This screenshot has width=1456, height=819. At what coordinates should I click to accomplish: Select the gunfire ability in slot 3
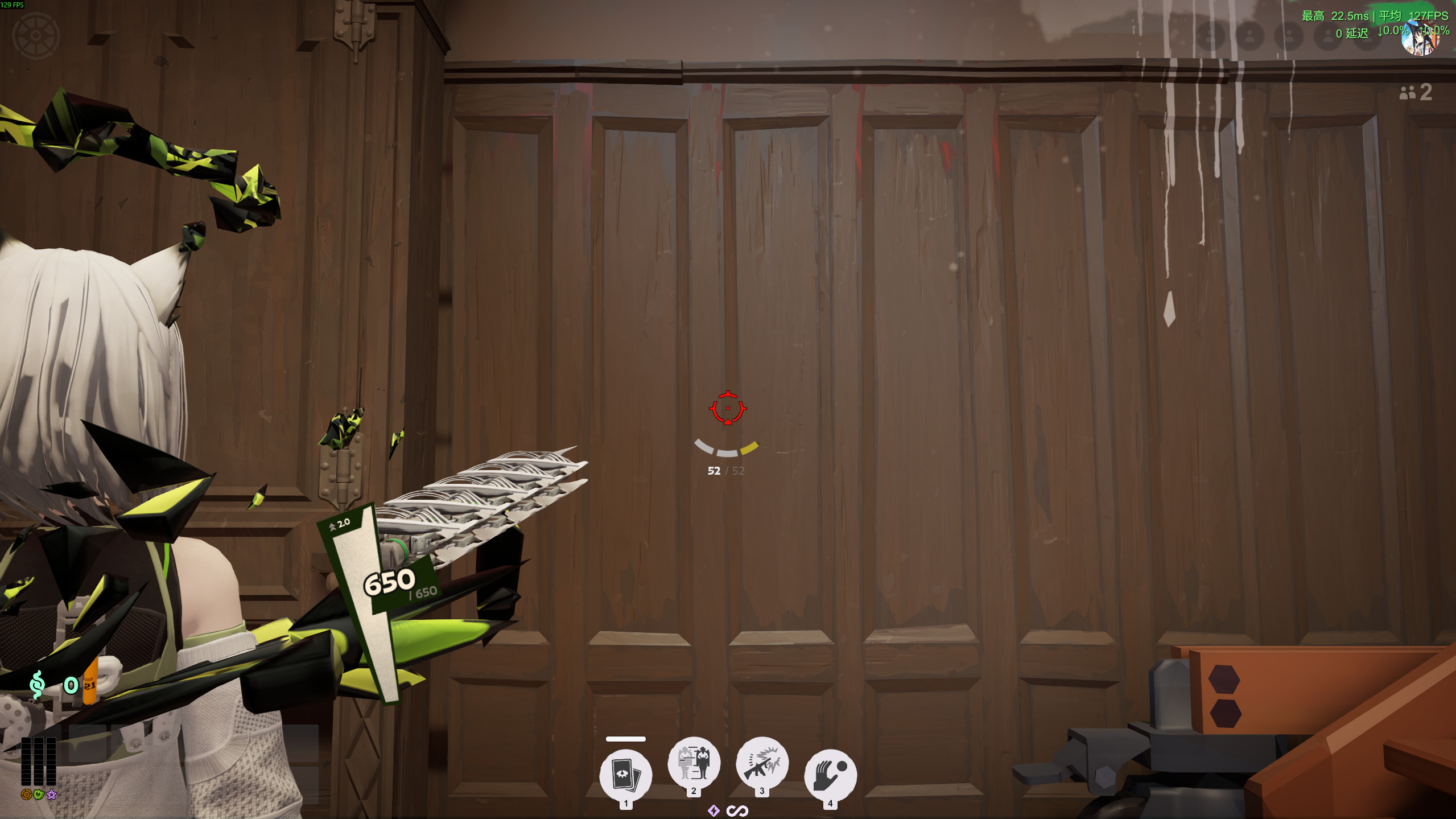point(762,764)
